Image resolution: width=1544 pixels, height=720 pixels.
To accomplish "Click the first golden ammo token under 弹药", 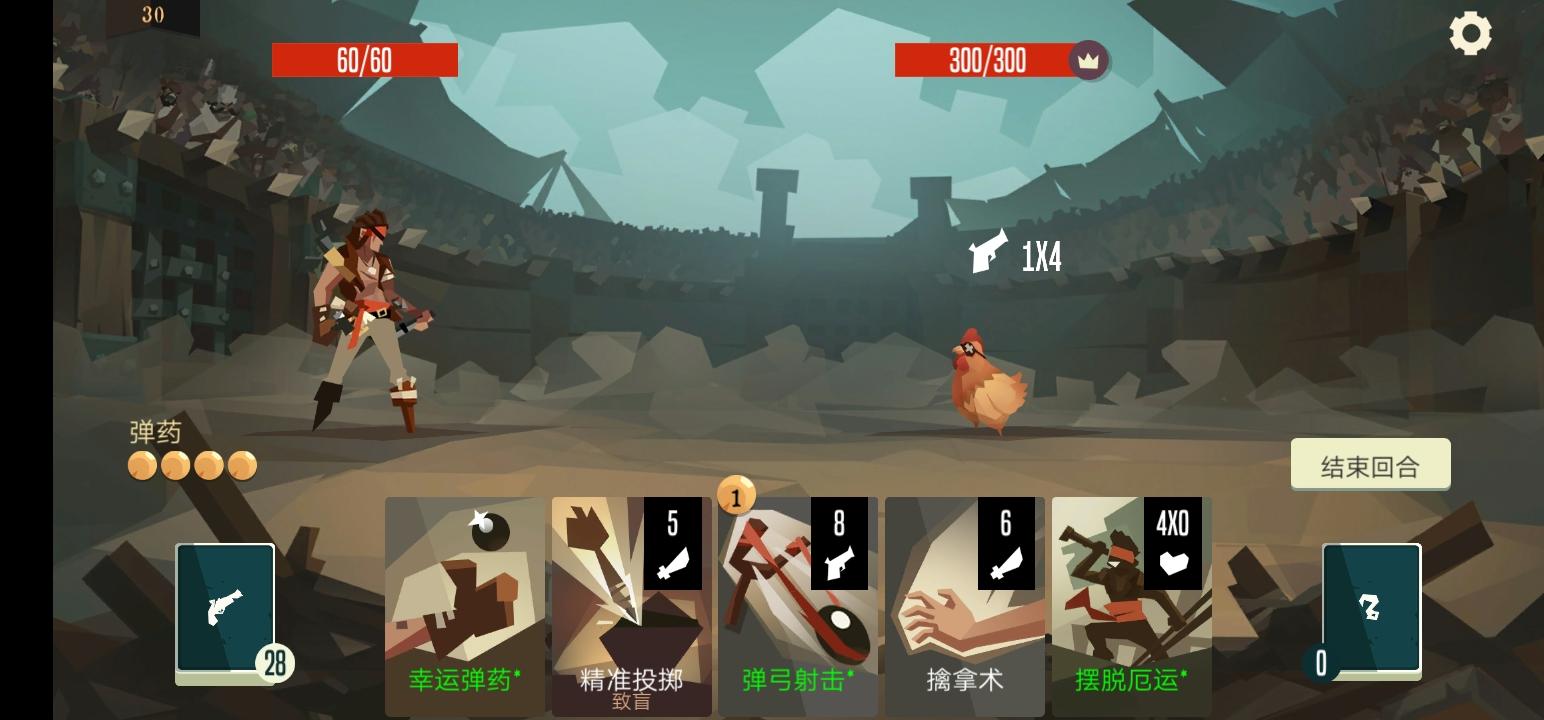I will (x=141, y=464).
